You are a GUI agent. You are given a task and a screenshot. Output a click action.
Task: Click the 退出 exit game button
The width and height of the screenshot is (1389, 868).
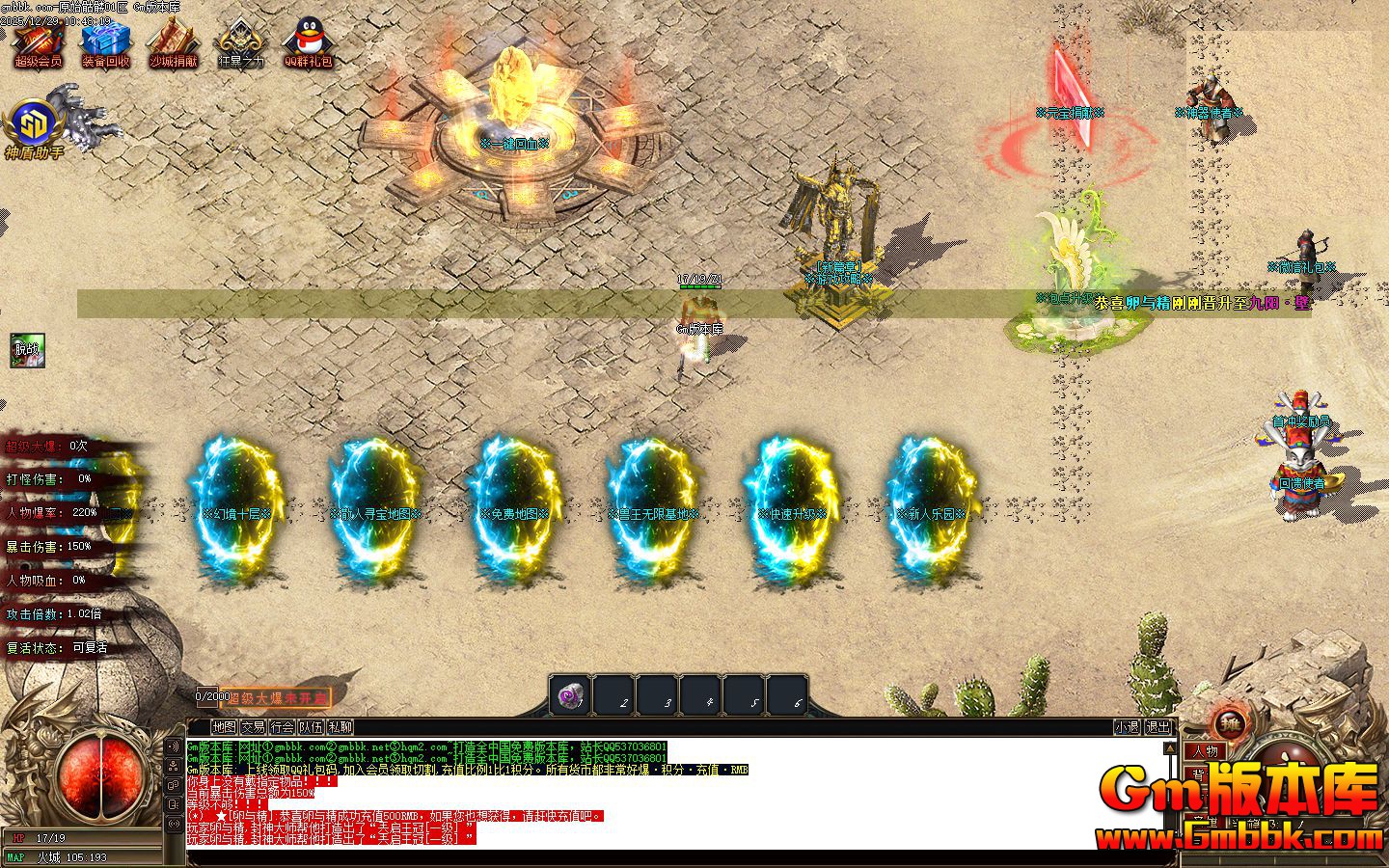(x=1157, y=727)
